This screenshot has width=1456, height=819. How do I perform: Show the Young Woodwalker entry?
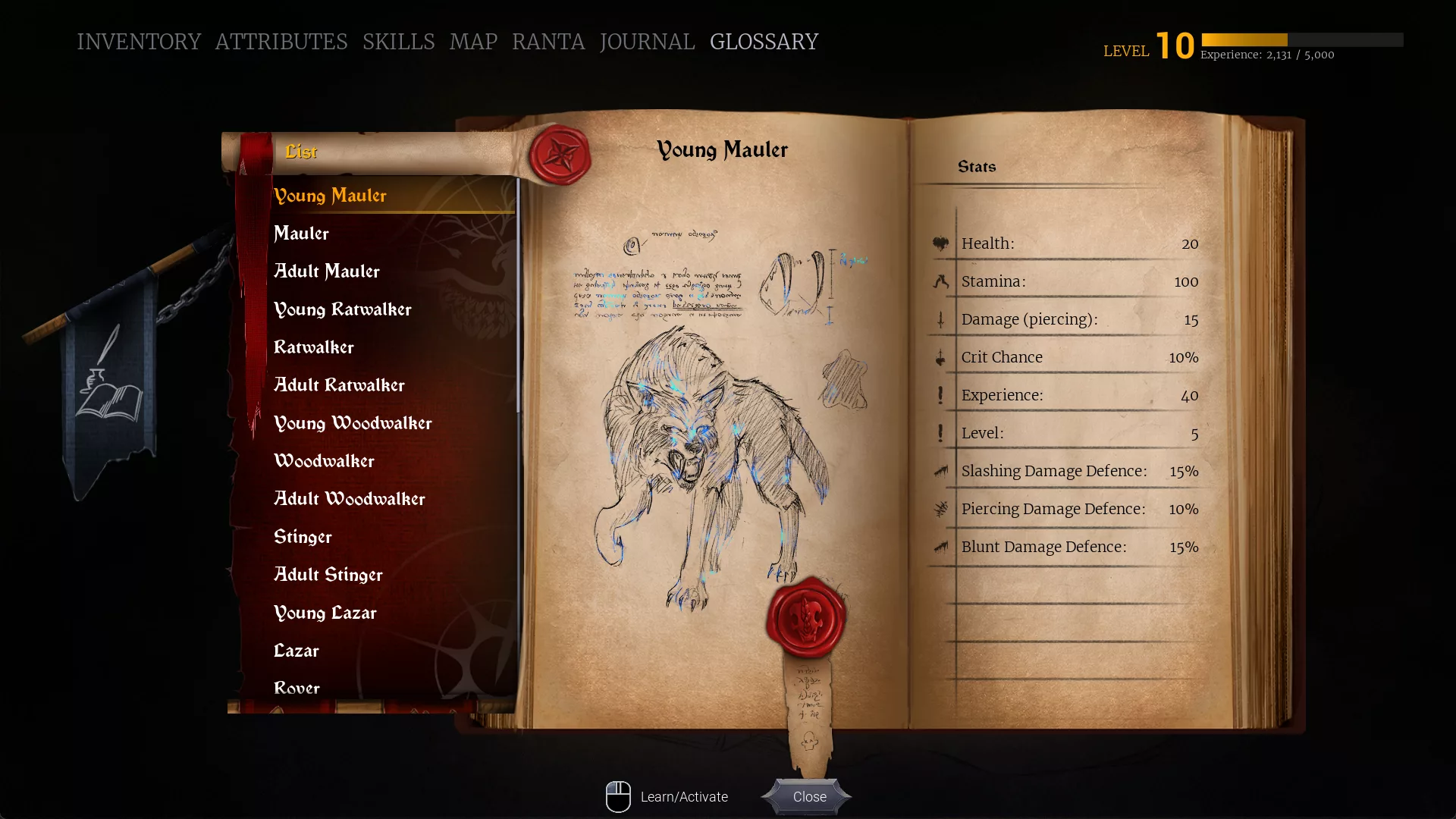click(x=353, y=423)
